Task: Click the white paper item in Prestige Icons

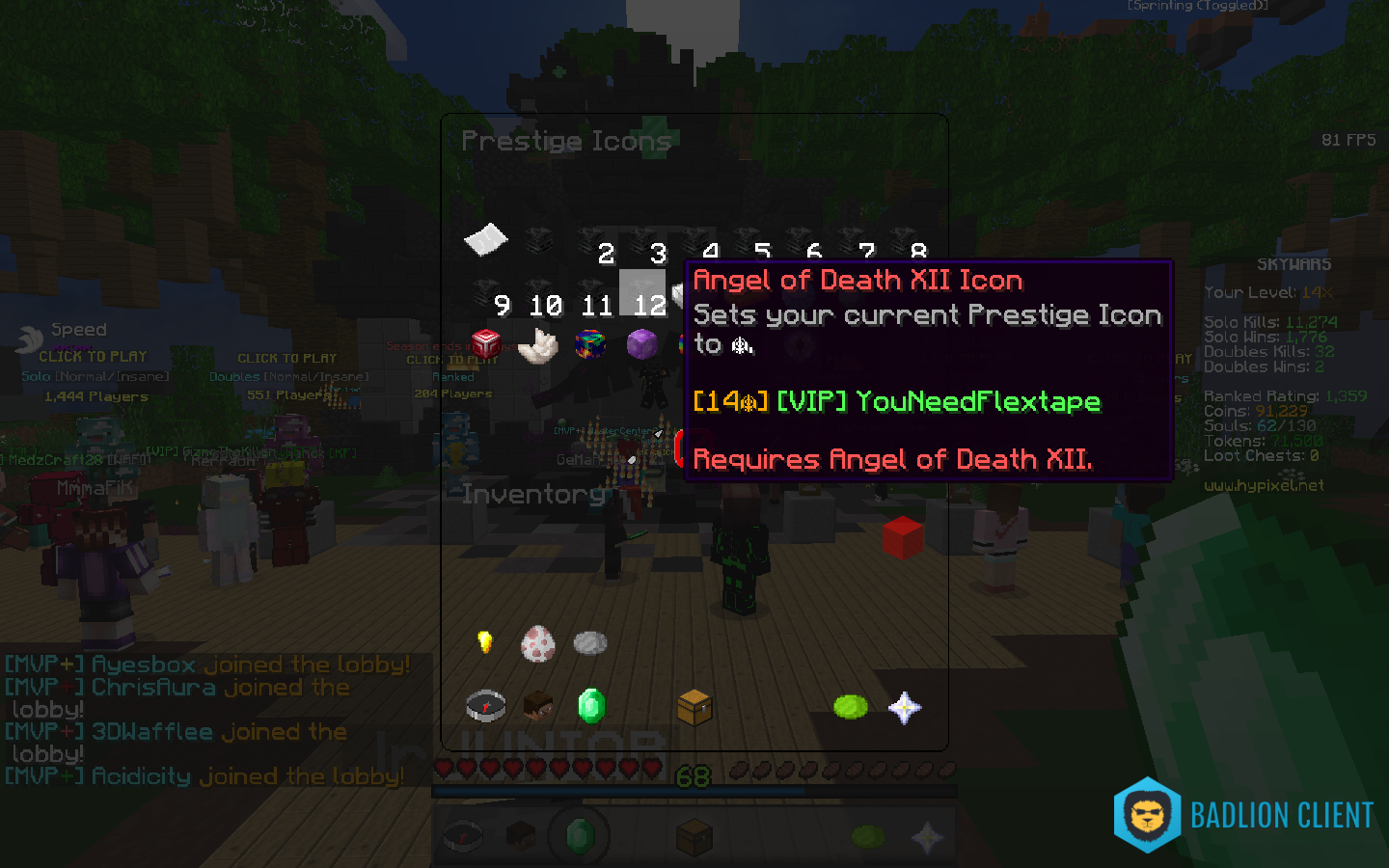Action: click(486, 239)
